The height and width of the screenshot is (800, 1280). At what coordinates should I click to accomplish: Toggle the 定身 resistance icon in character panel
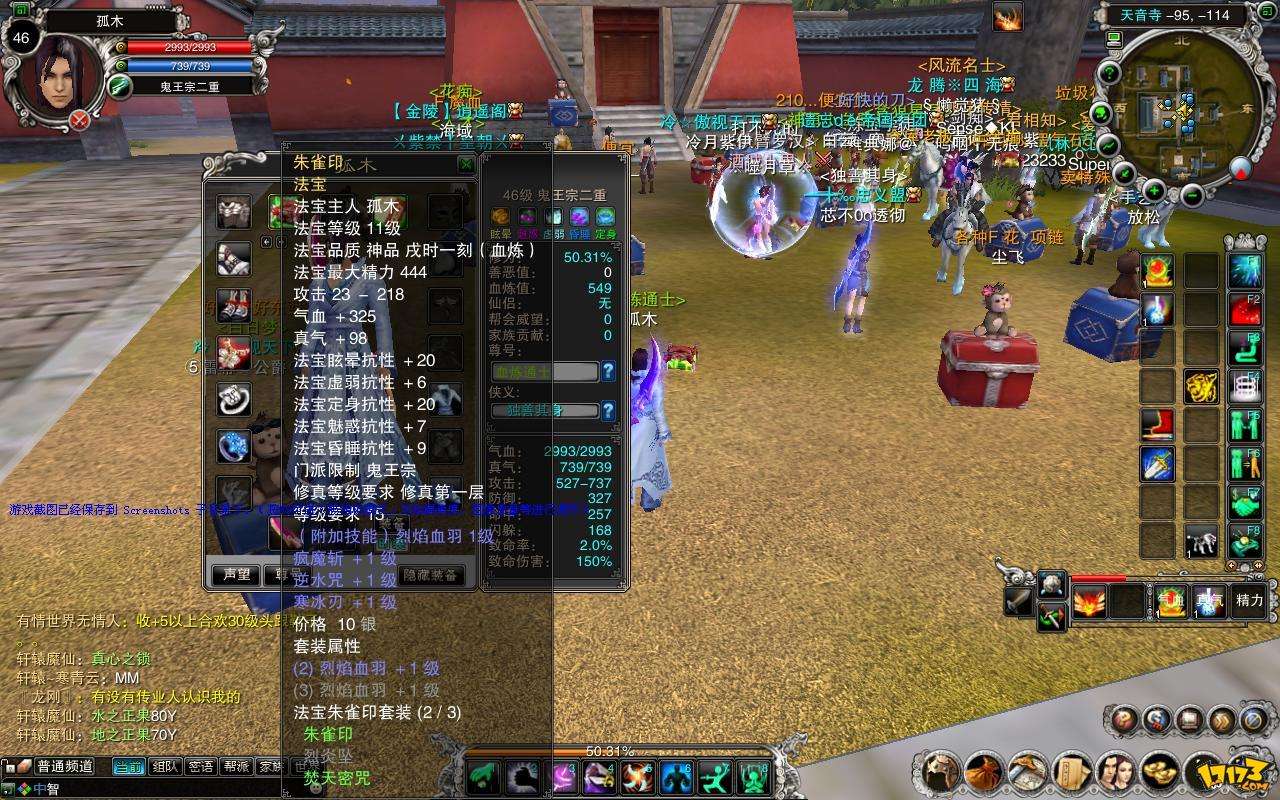click(604, 217)
